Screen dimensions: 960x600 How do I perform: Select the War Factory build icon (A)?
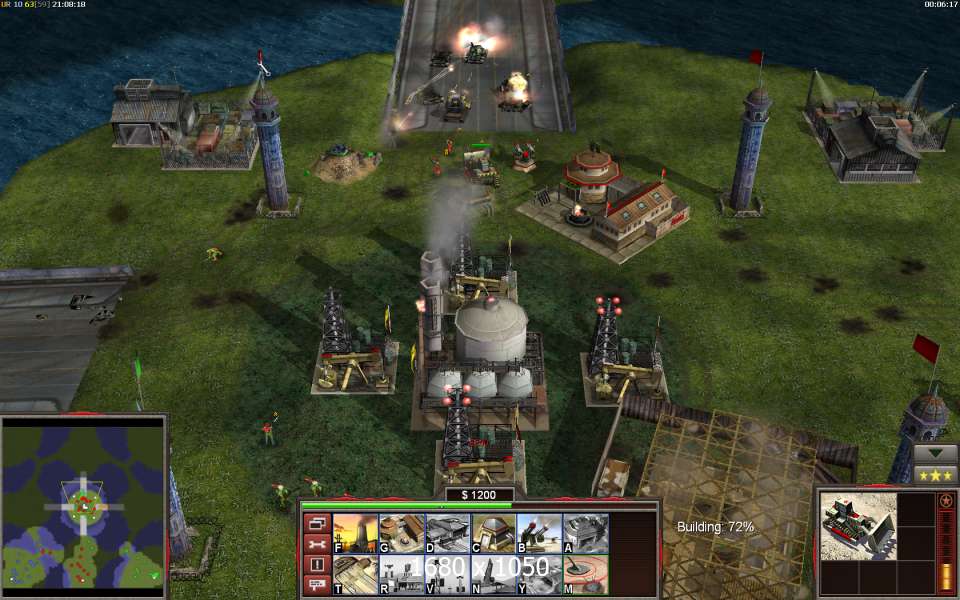tap(585, 533)
